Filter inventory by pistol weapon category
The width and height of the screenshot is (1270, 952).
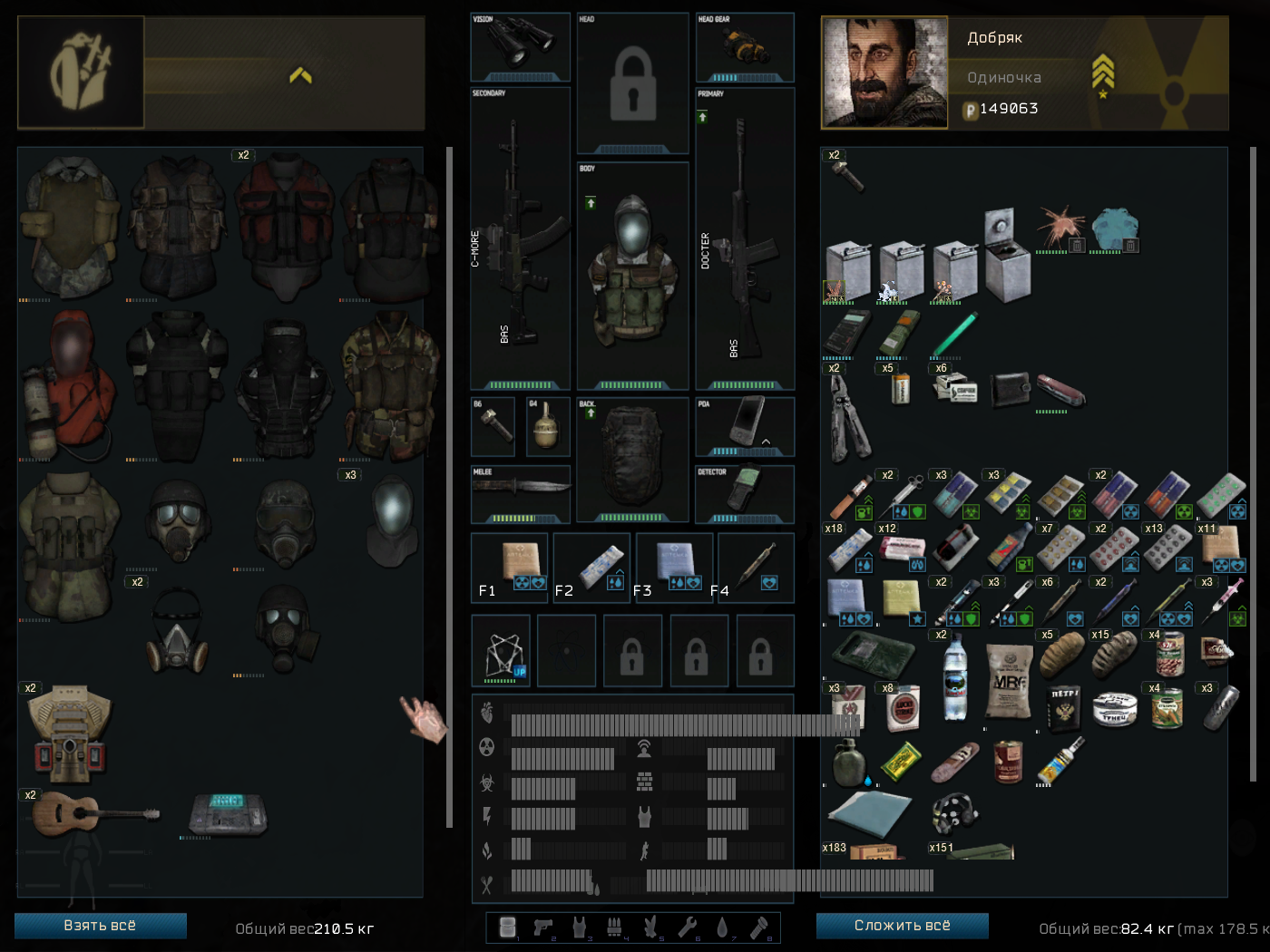543,927
